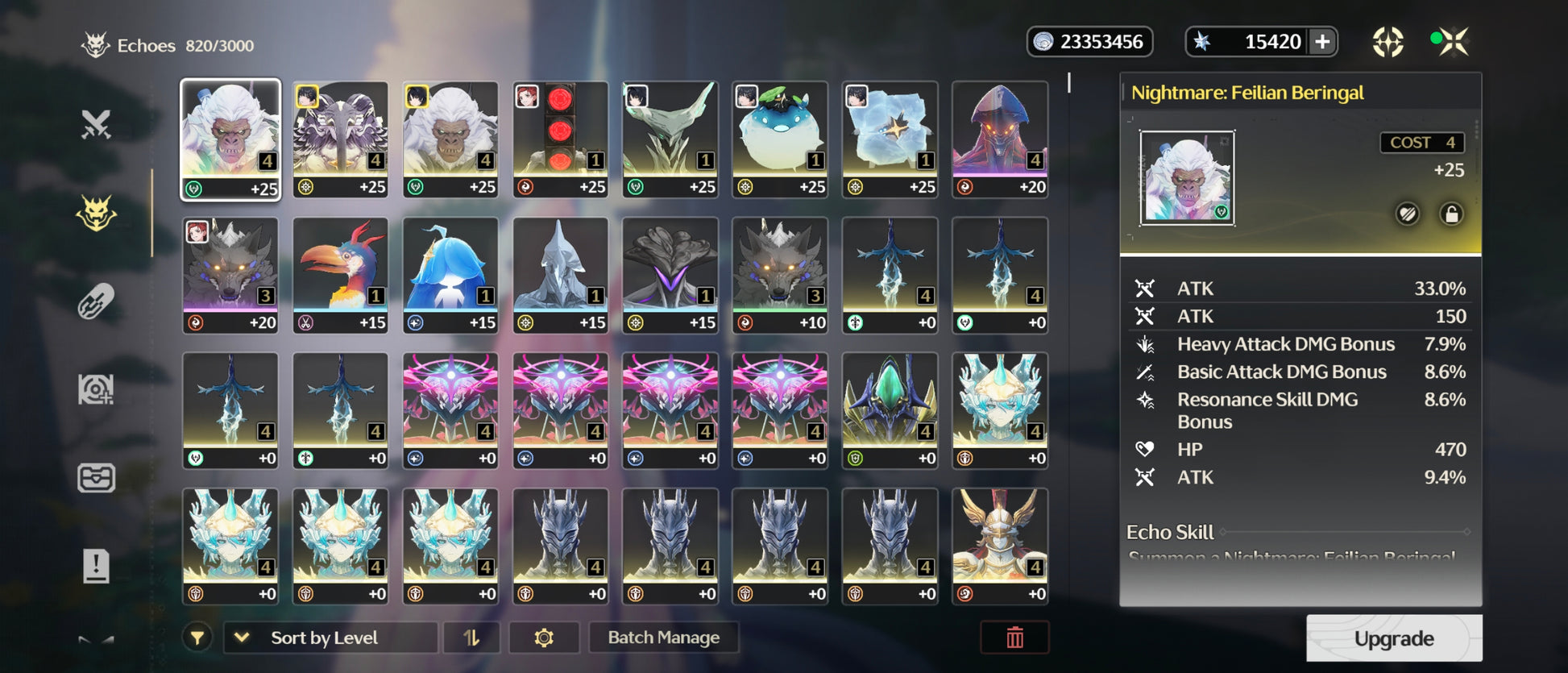Select the +20 red hooded echo

point(1000,139)
